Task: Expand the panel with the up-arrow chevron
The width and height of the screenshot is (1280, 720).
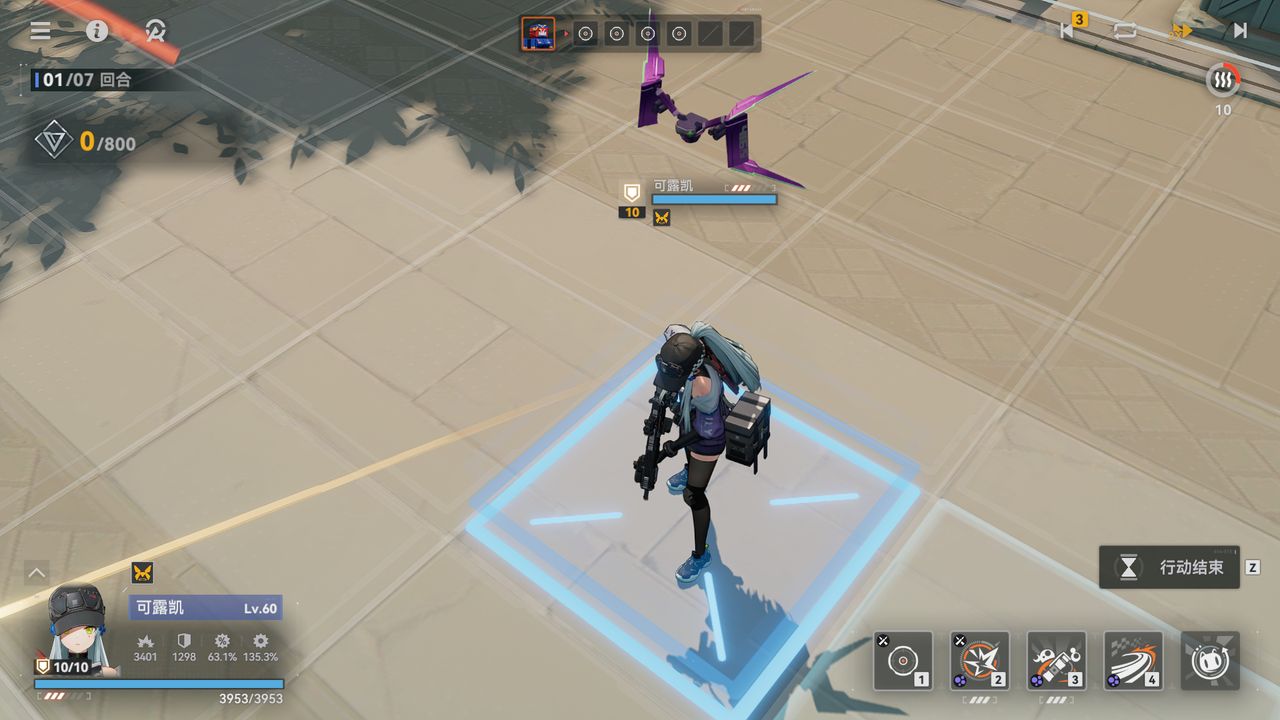Action: (37, 572)
